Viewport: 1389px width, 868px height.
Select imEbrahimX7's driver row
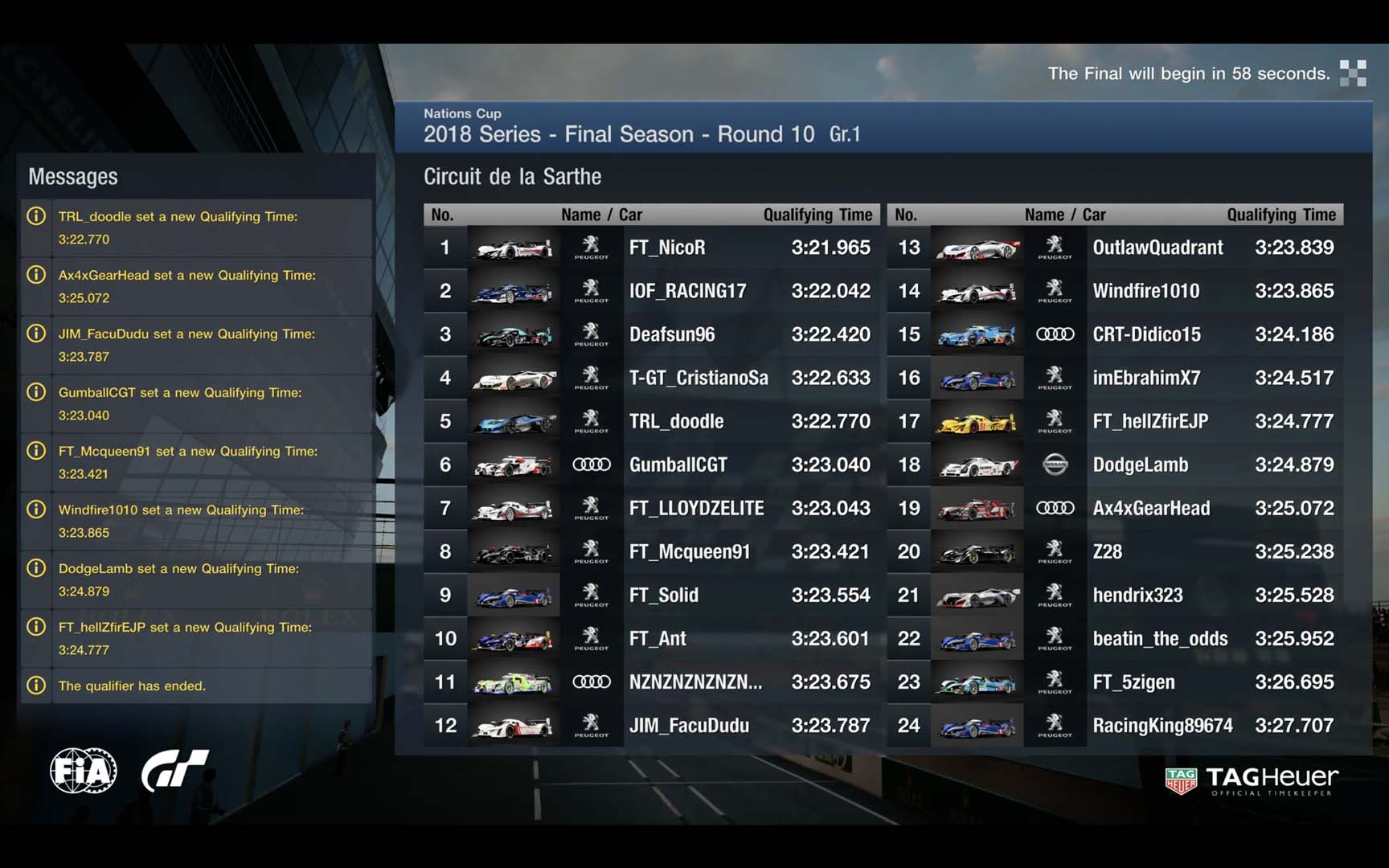click(1146, 378)
